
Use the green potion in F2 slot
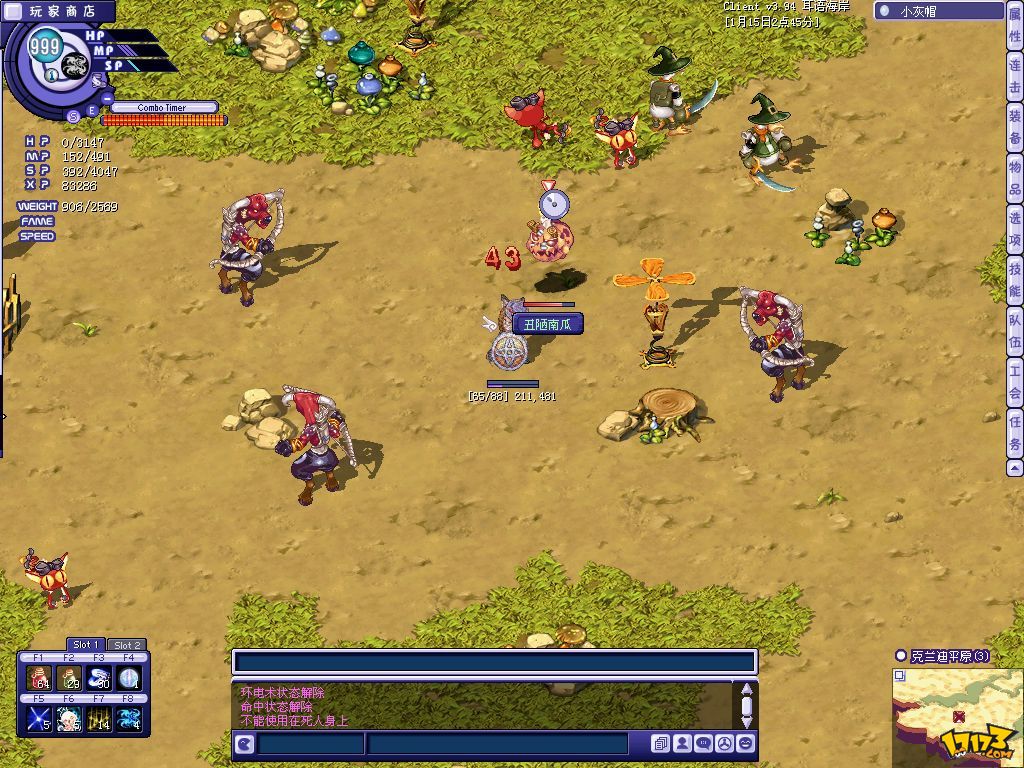point(68,678)
